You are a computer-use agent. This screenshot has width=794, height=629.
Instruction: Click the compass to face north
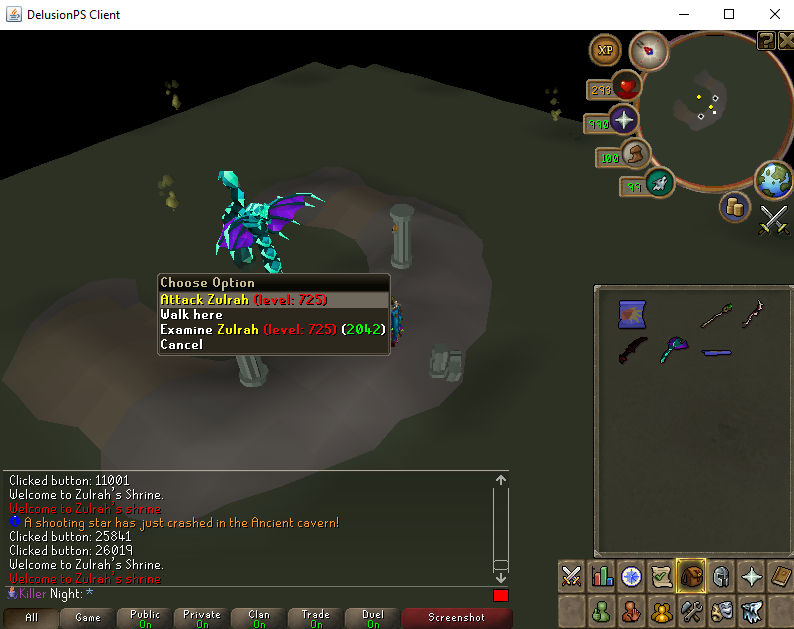(649, 49)
